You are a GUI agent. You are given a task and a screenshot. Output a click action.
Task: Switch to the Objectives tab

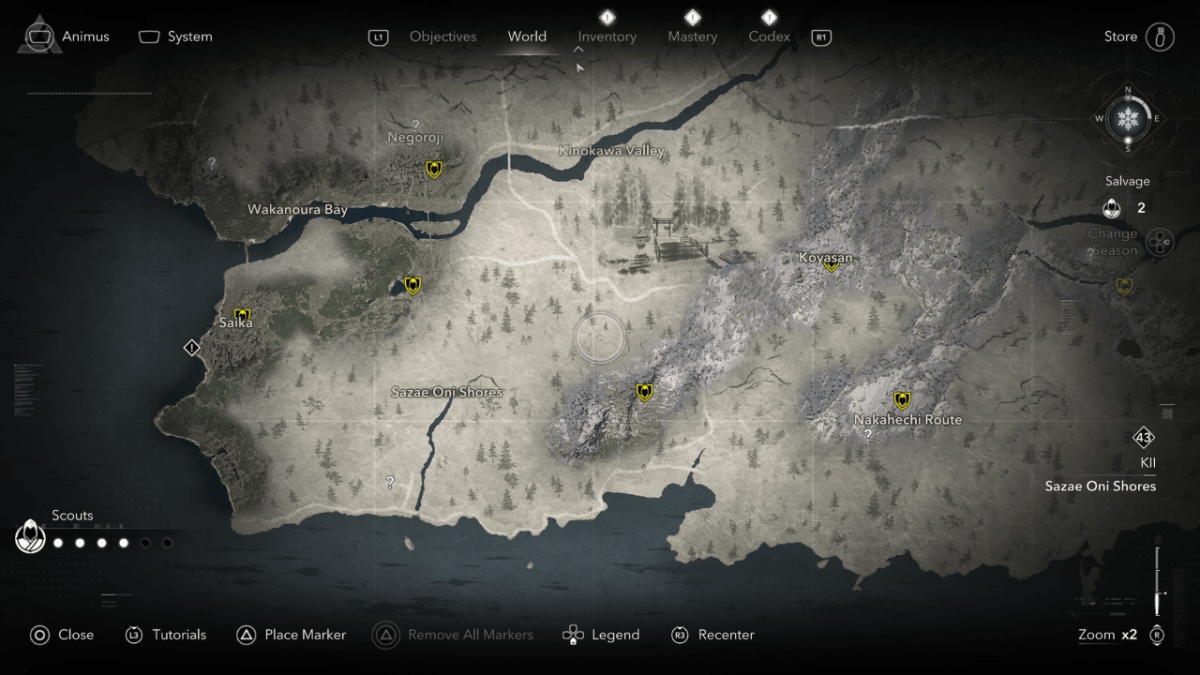coord(443,37)
